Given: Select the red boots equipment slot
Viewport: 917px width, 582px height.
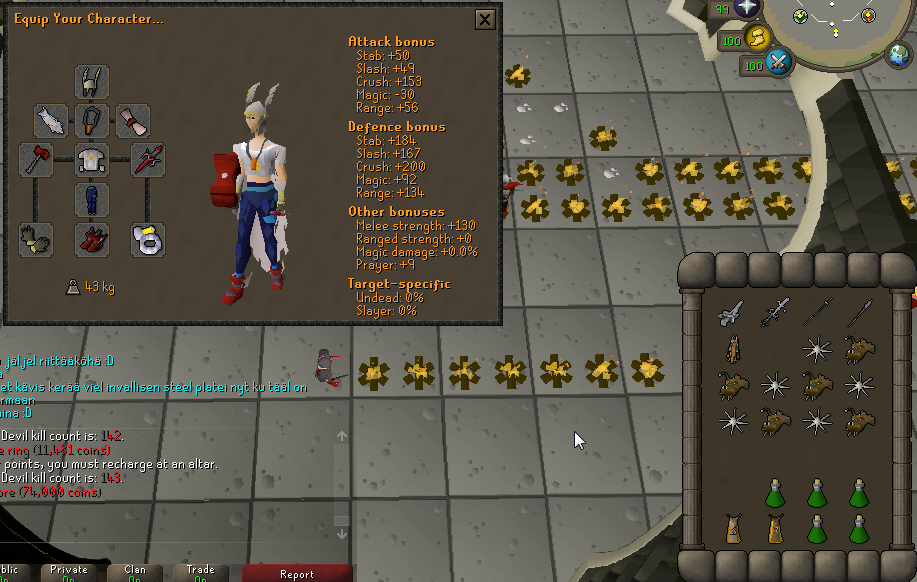Looking at the screenshot, I should coord(92,240).
